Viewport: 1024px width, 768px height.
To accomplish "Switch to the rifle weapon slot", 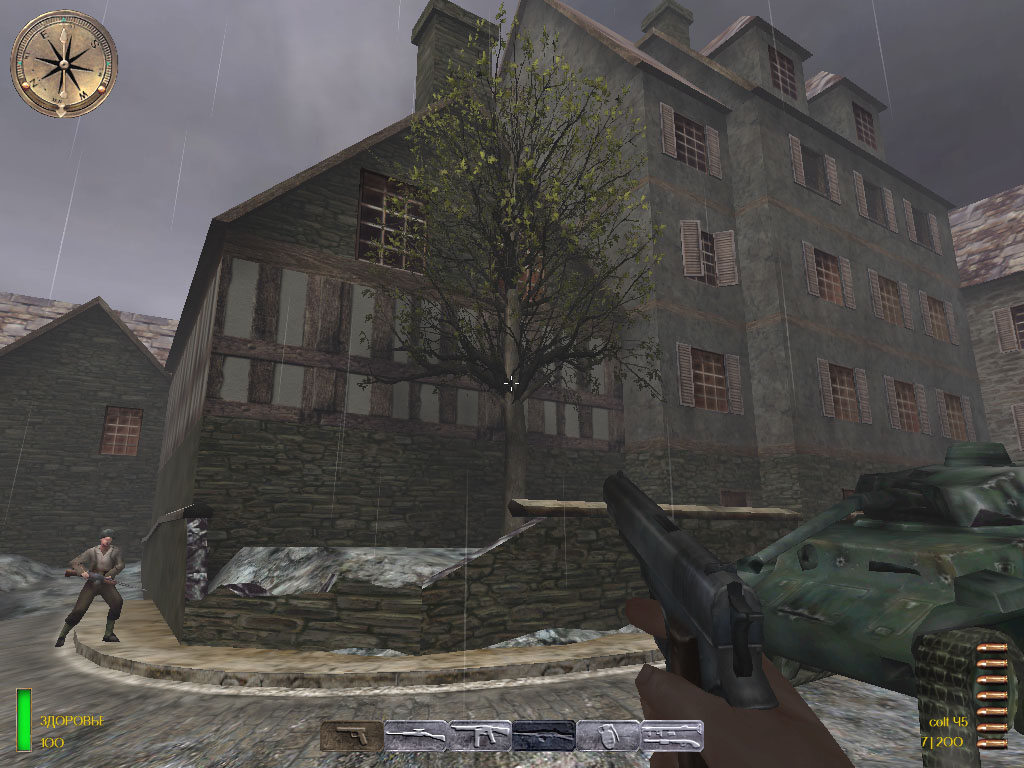I will 415,736.
